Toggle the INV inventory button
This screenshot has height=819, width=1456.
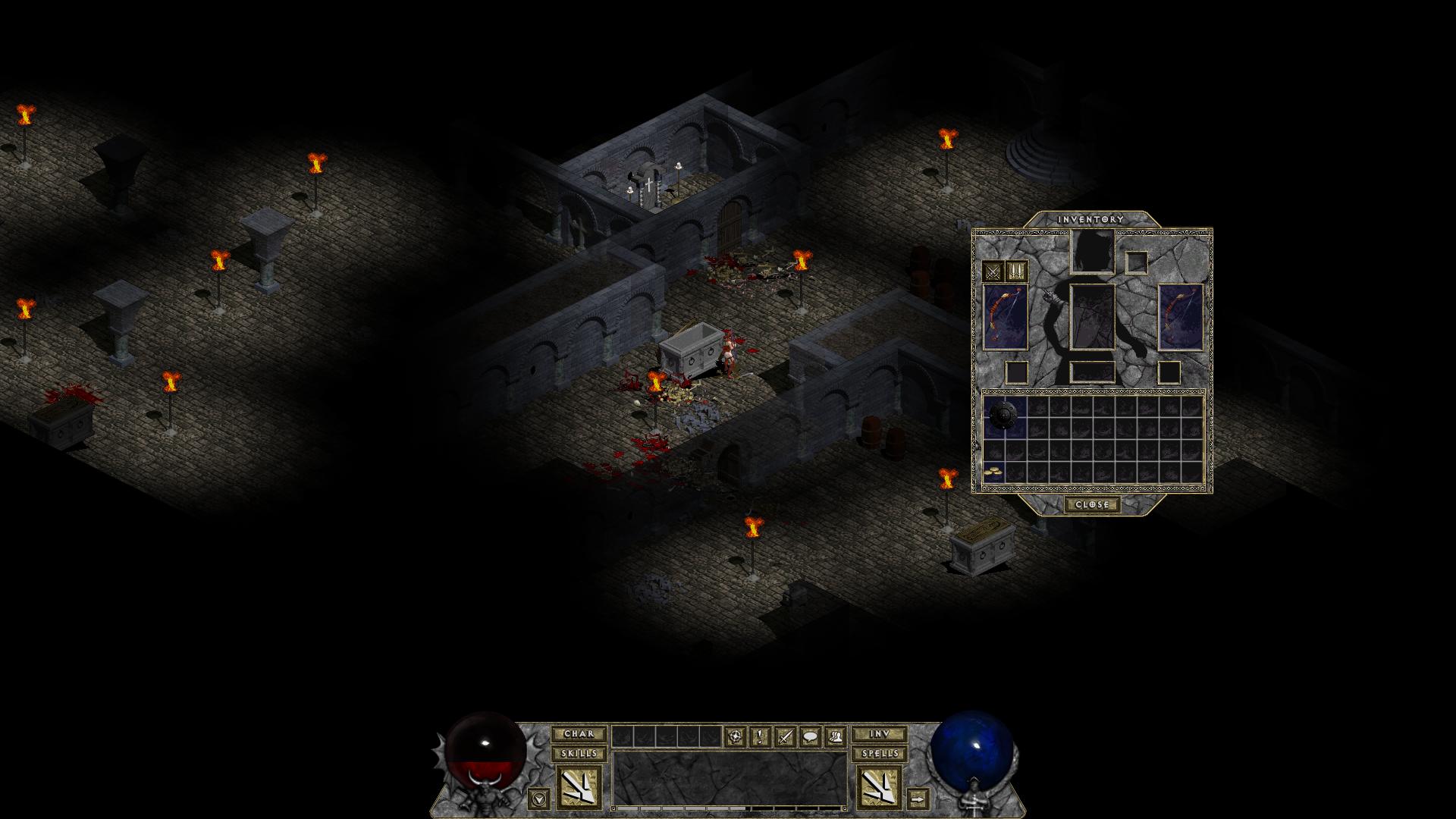[x=879, y=734]
